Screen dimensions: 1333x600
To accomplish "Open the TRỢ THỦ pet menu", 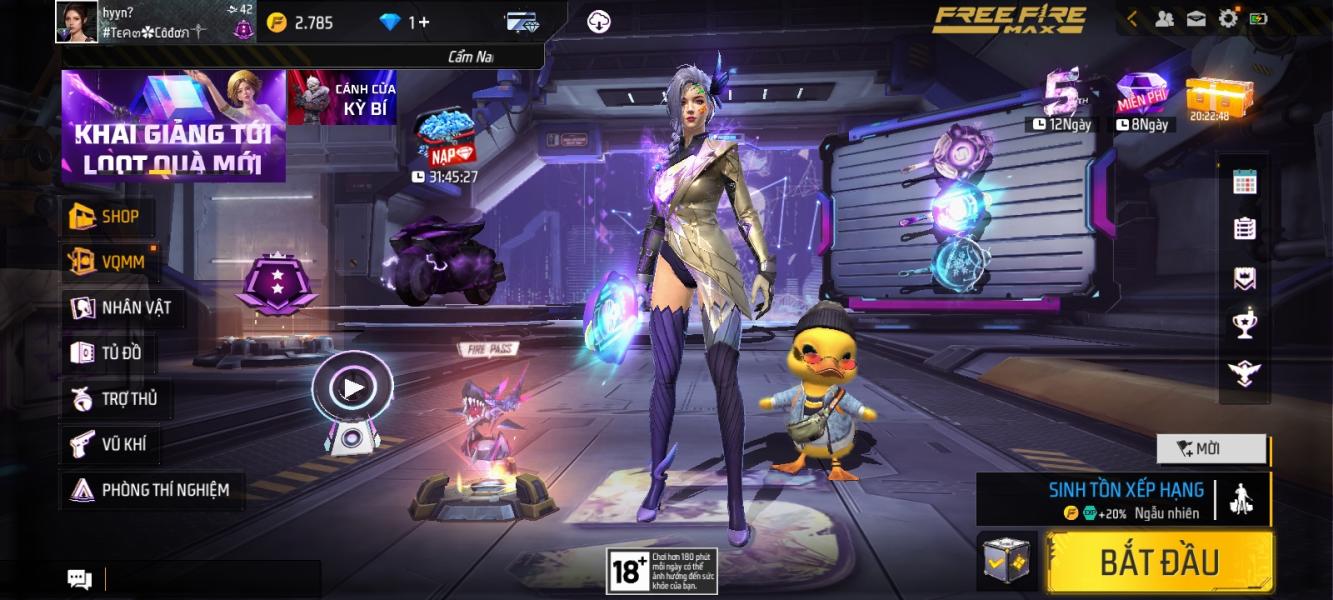I will [114, 399].
